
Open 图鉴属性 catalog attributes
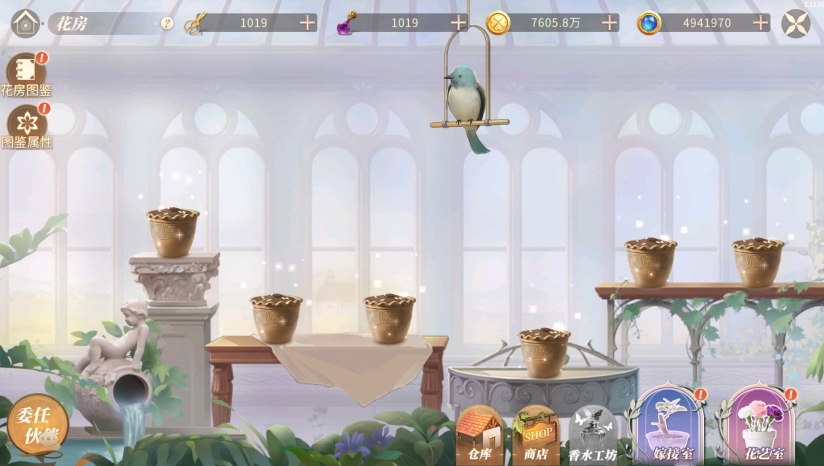(27, 125)
